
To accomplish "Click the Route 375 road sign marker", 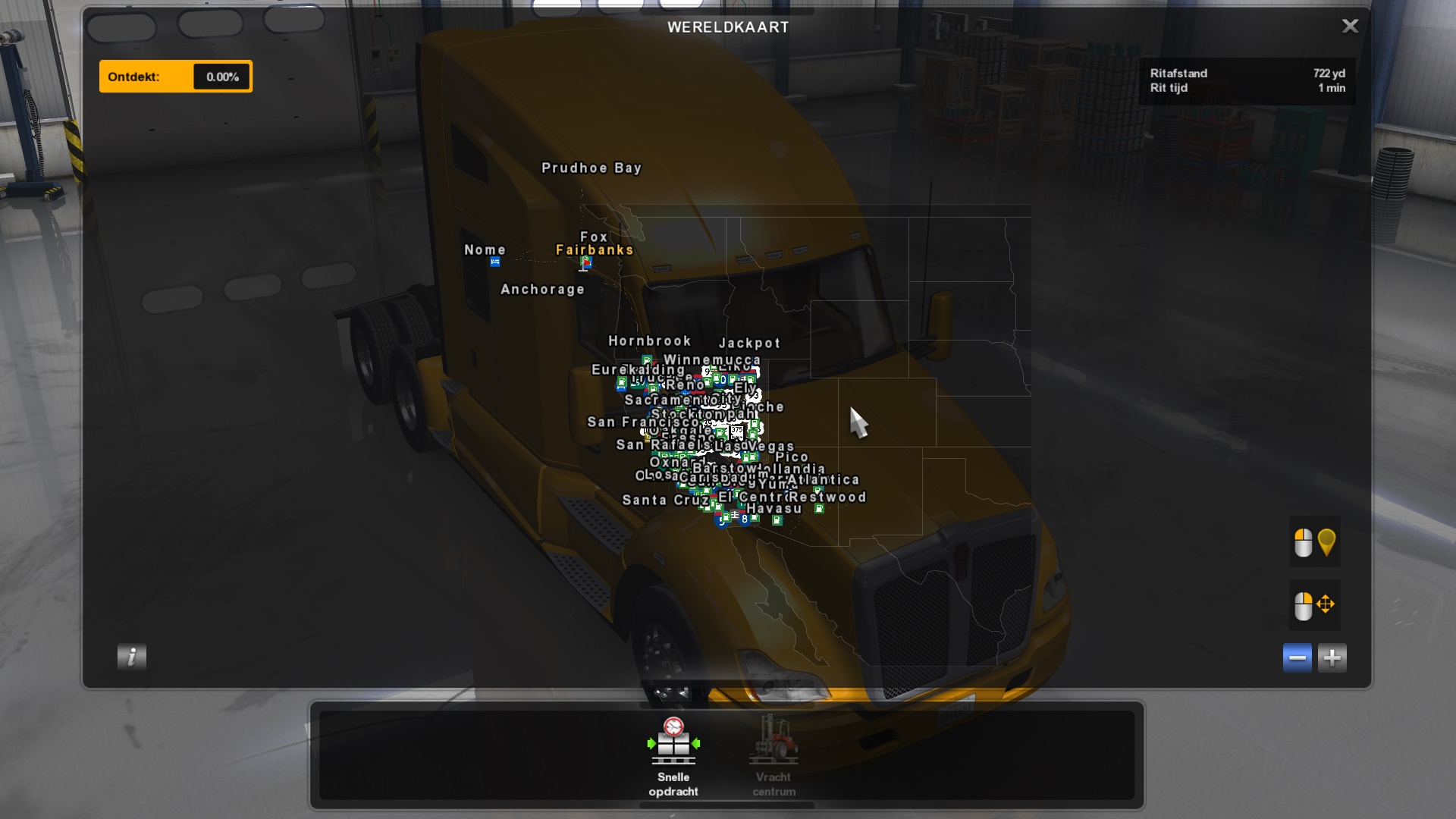I will 736,431.
